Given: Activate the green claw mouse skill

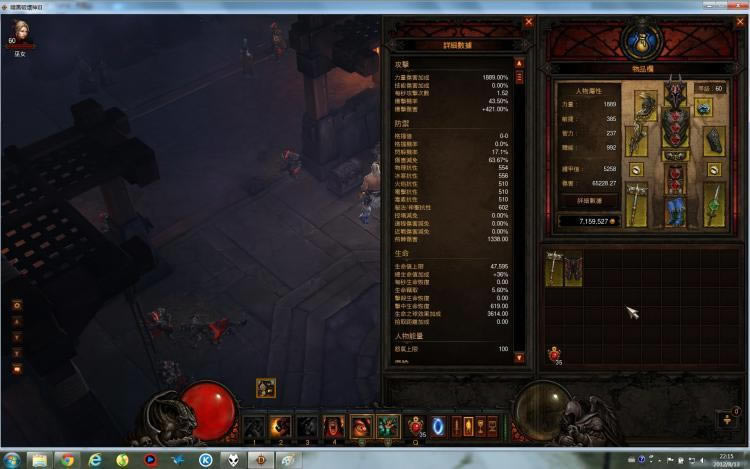Looking at the screenshot, I should point(388,427).
